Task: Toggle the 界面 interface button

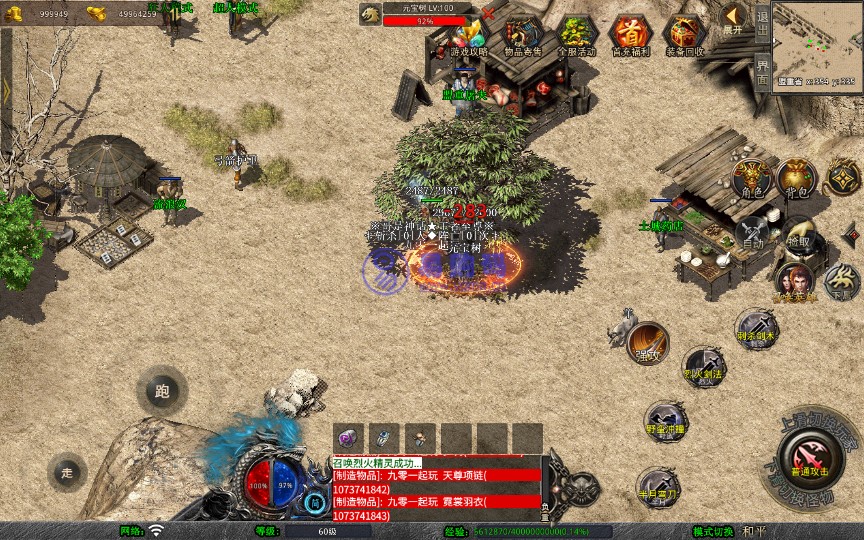Action: click(762, 73)
